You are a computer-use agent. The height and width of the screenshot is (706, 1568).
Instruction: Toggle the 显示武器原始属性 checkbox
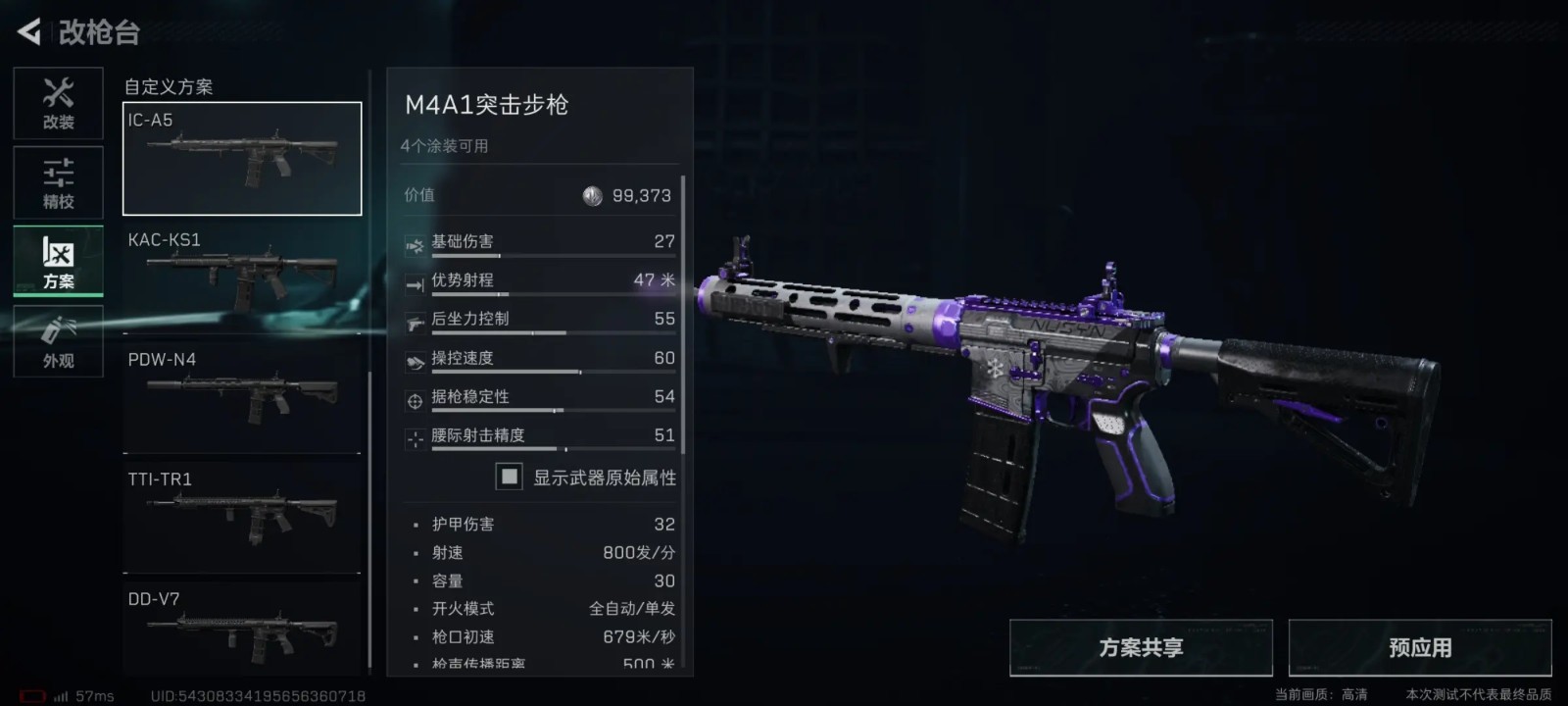pyautogui.click(x=510, y=477)
